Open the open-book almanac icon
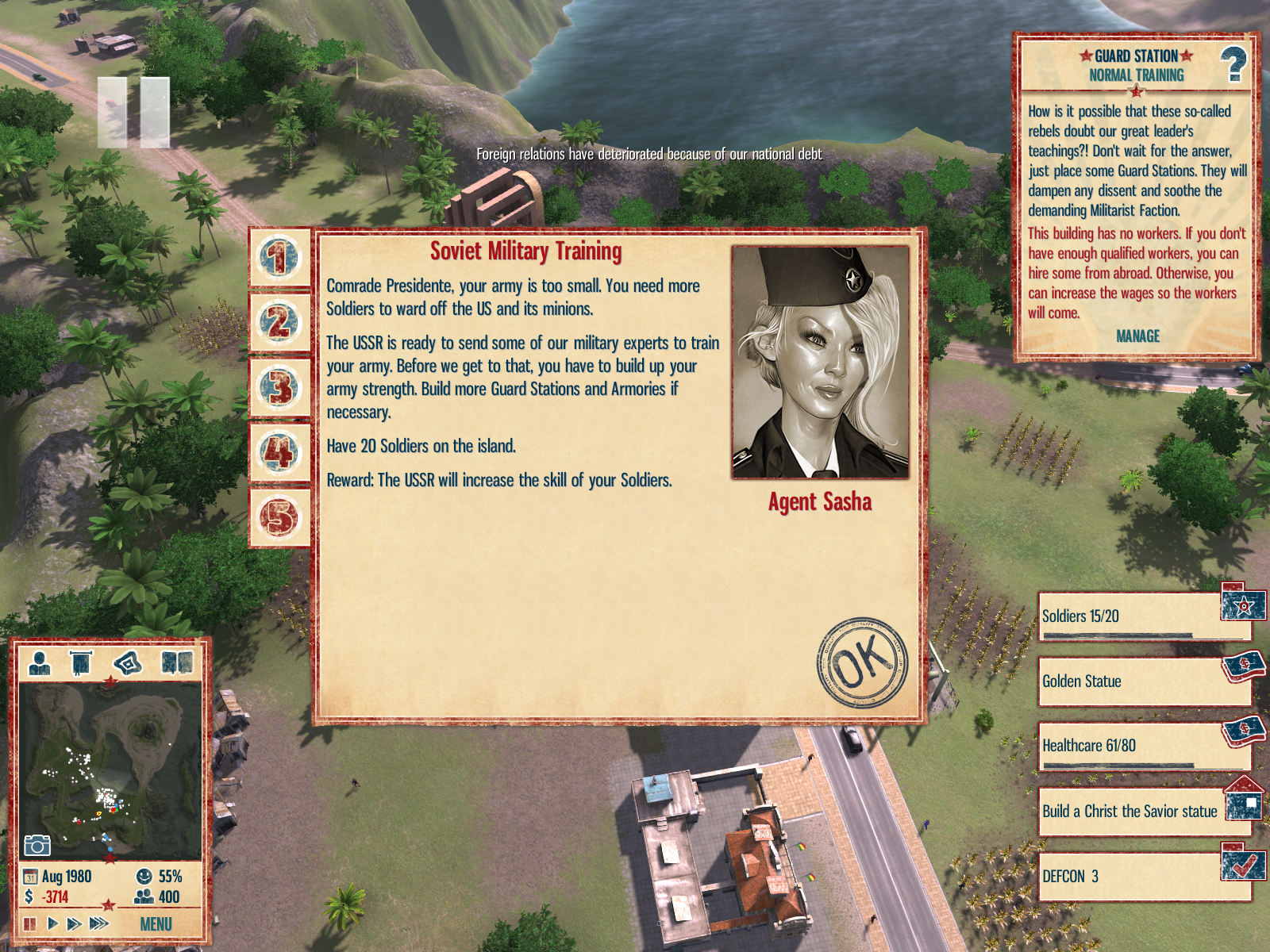The height and width of the screenshot is (952, 1270). [177, 662]
